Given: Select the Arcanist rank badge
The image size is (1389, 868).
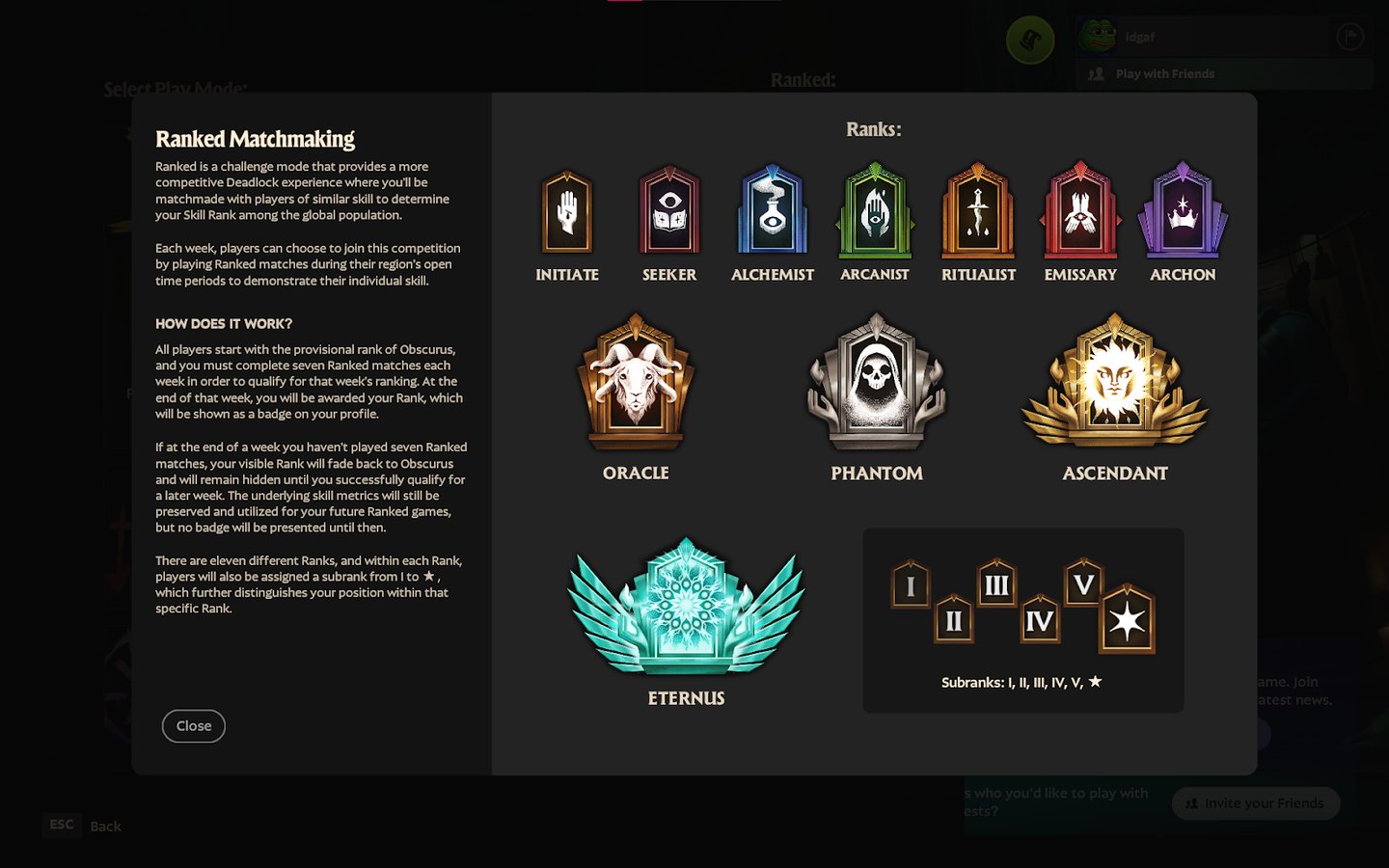Looking at the screenshot, I should tap(875, 212).
